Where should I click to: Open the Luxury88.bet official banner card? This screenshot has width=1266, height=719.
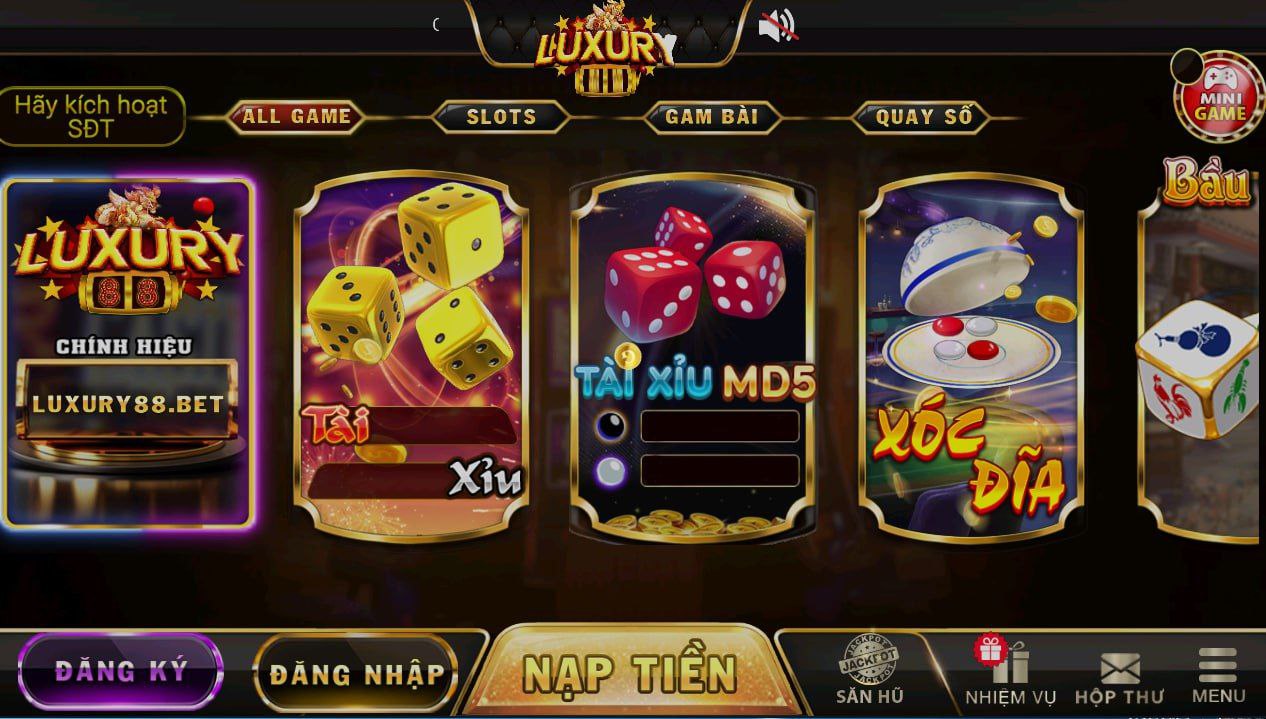(x=128, y=353)
